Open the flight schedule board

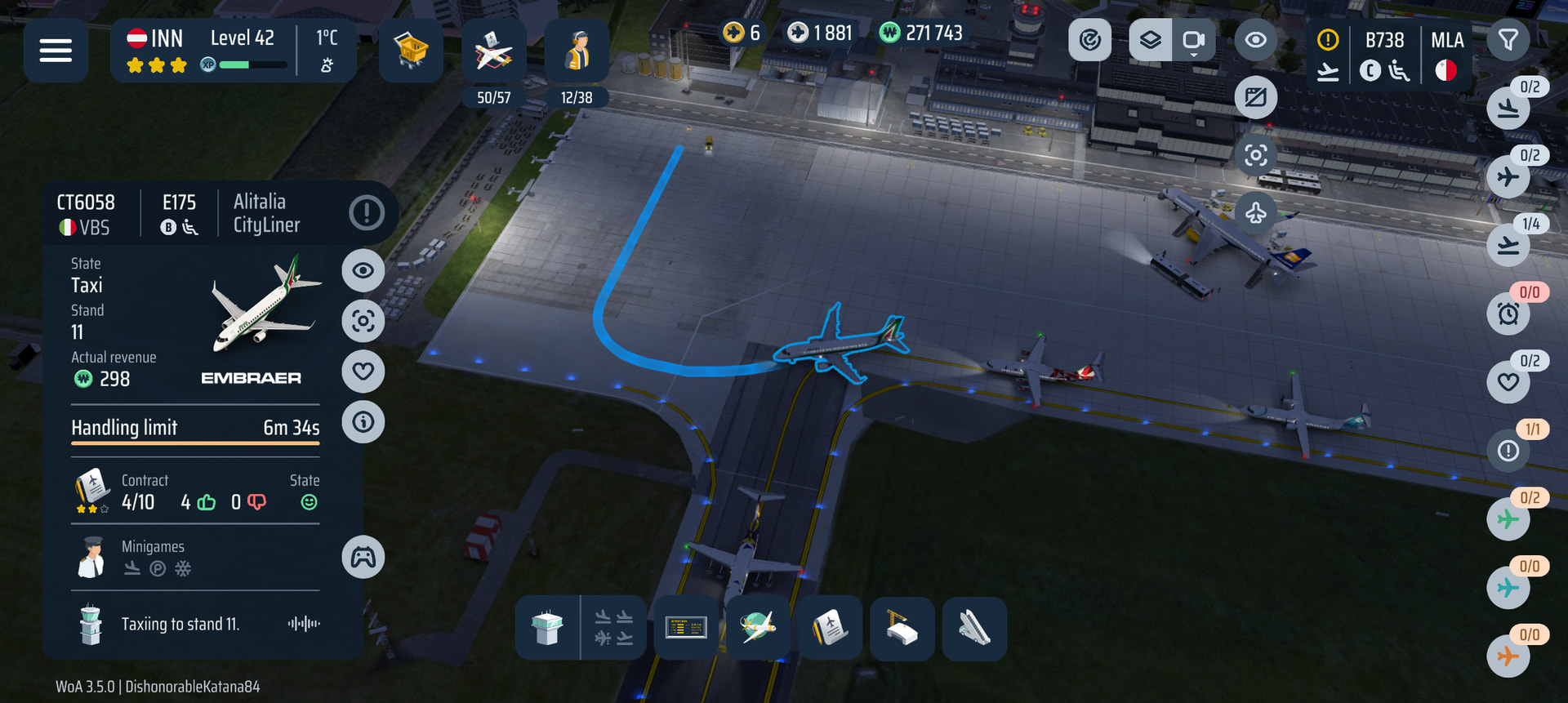pos(686,628)
